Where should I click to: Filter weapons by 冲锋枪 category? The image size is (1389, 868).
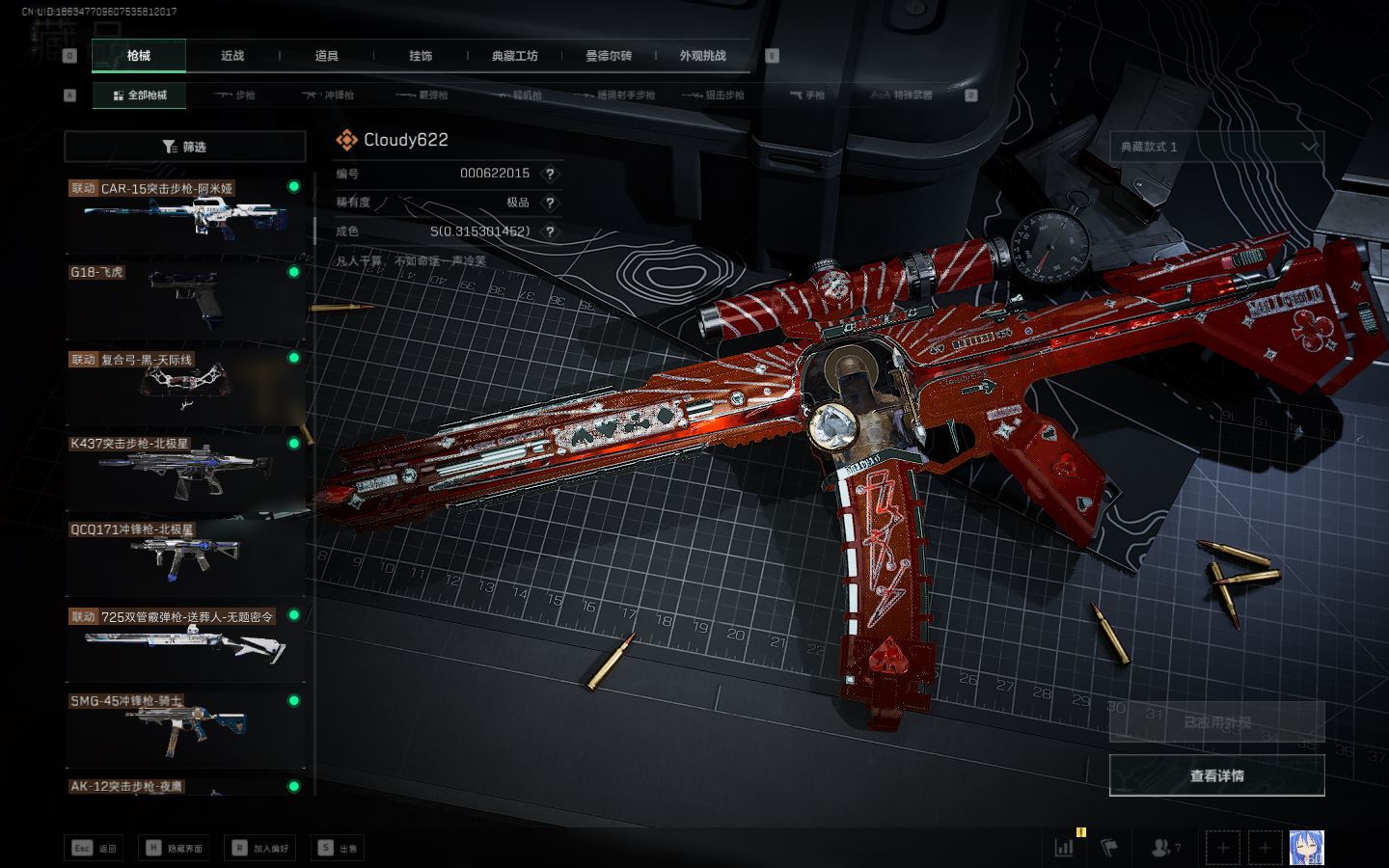coord(329,95)
